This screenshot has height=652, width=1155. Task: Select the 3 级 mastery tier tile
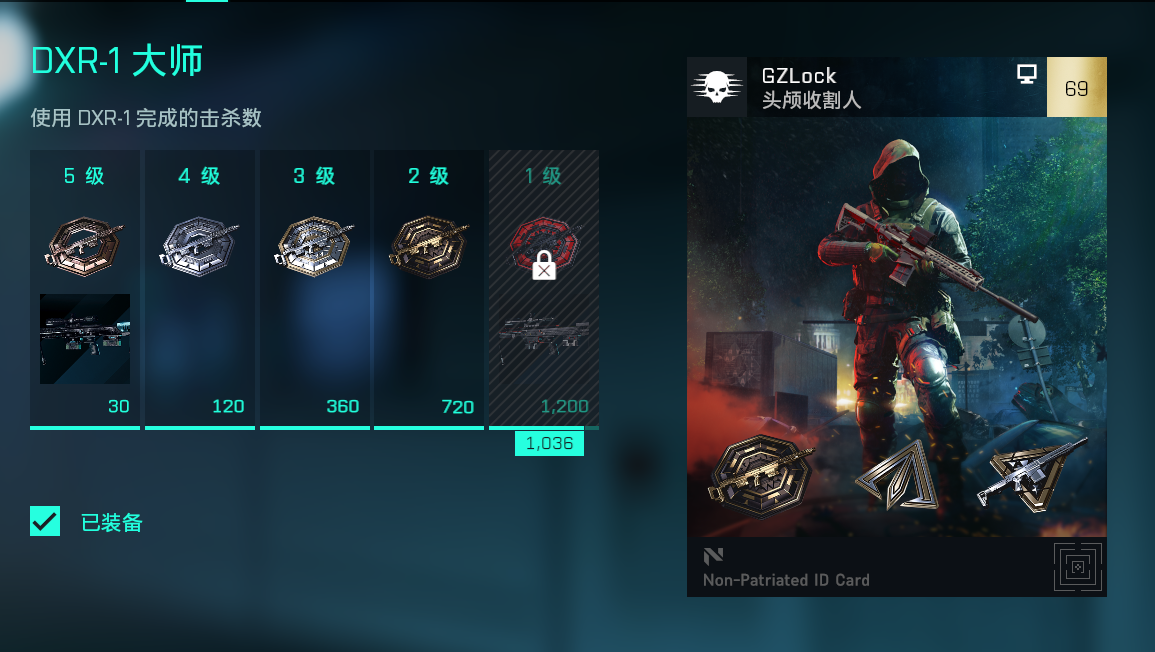315,290
